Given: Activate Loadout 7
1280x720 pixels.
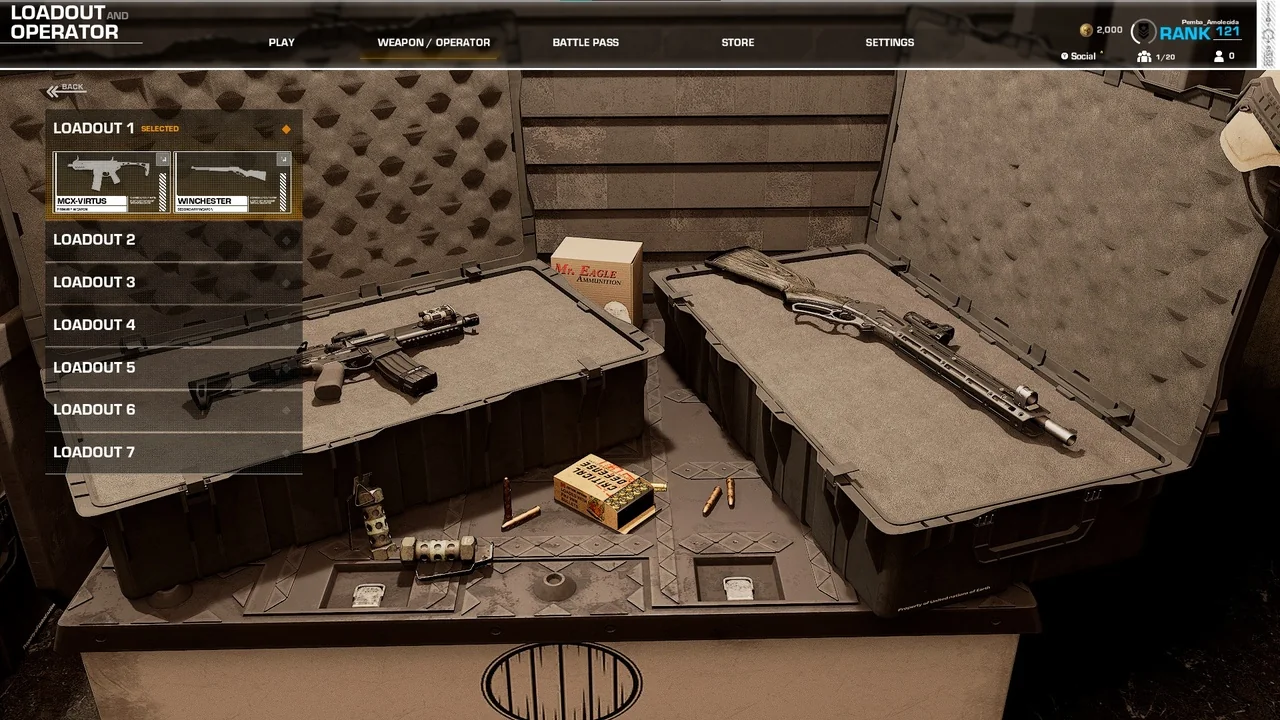Looking at the screenshot, I should click(173, 452).
